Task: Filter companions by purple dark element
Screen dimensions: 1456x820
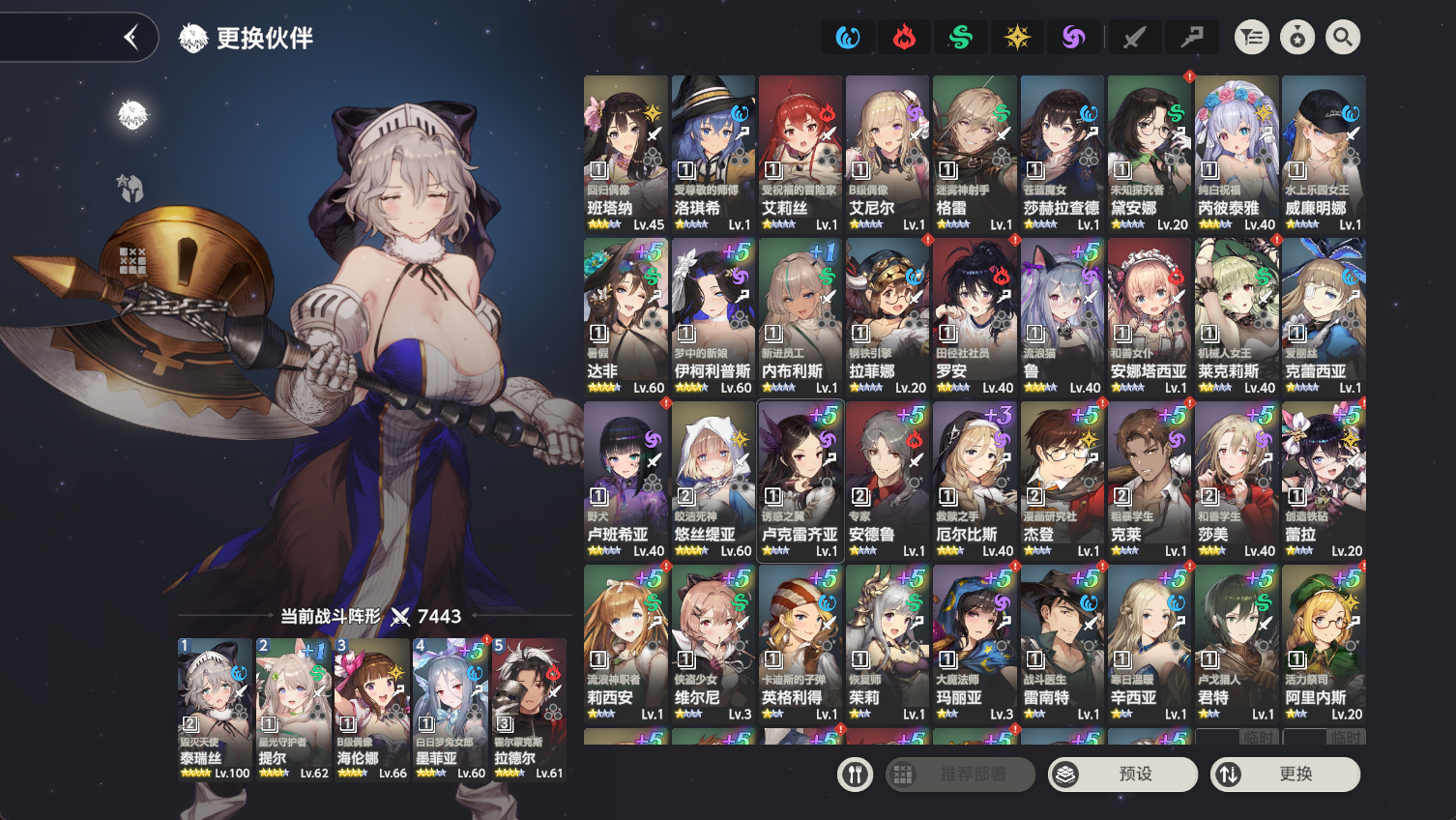Action: tap(1073, 38)
